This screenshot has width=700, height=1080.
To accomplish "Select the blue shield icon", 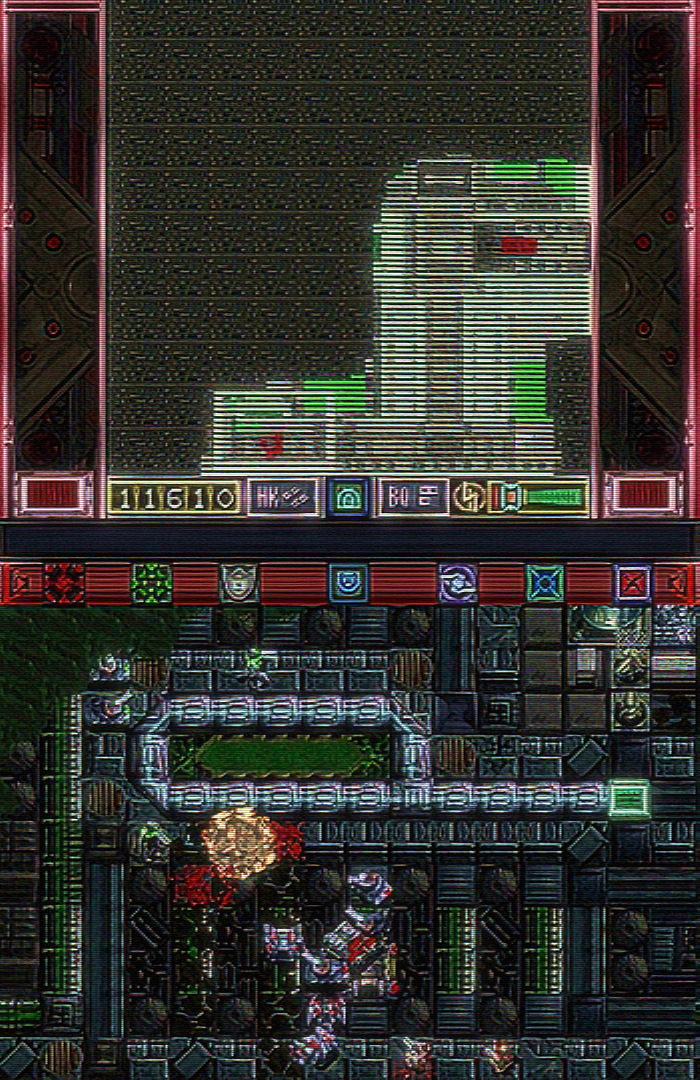I will coord(348,582).
